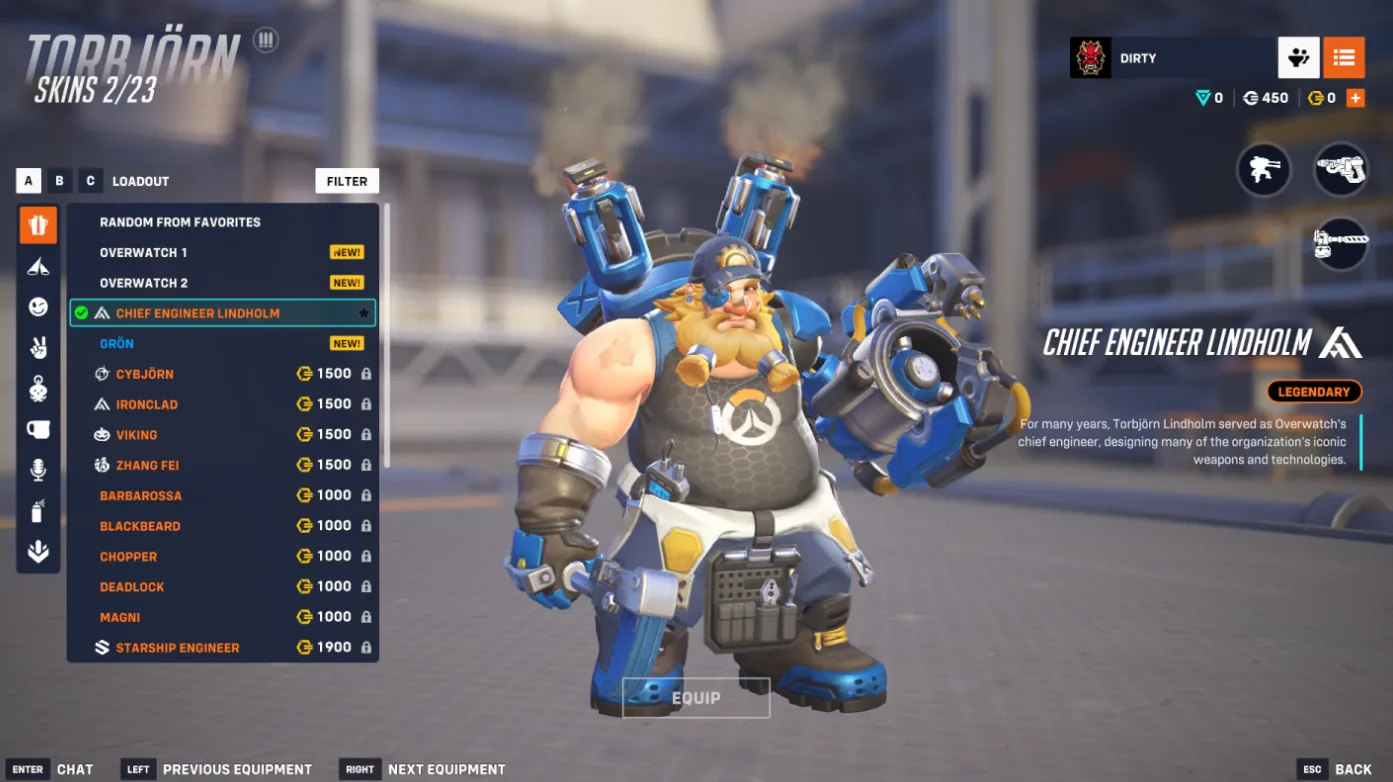Screen dimensions: 1393x782
Task: Open the Souvenirs mug icon
Action: point(37,430)
